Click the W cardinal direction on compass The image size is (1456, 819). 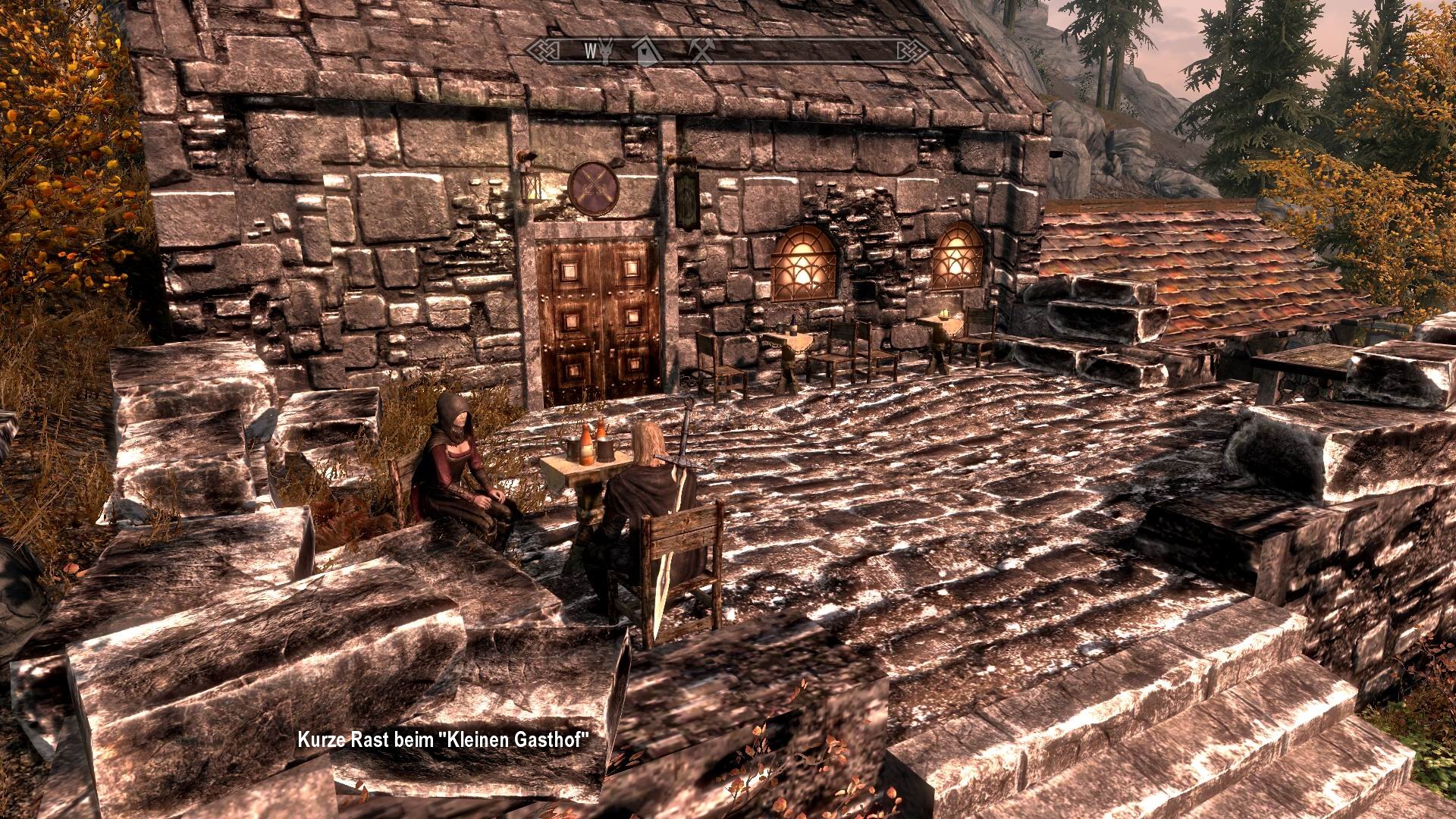(x=590, y=52)
